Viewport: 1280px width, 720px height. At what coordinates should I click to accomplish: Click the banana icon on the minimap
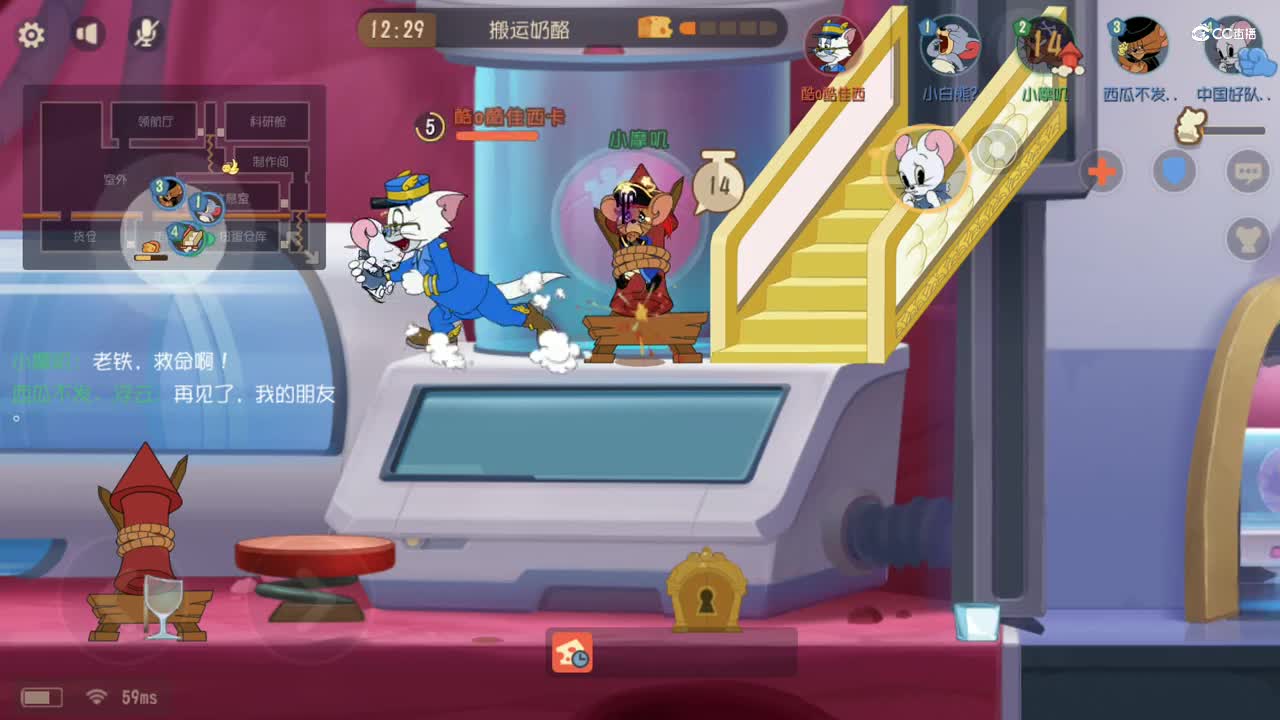(x=231, y=166)
